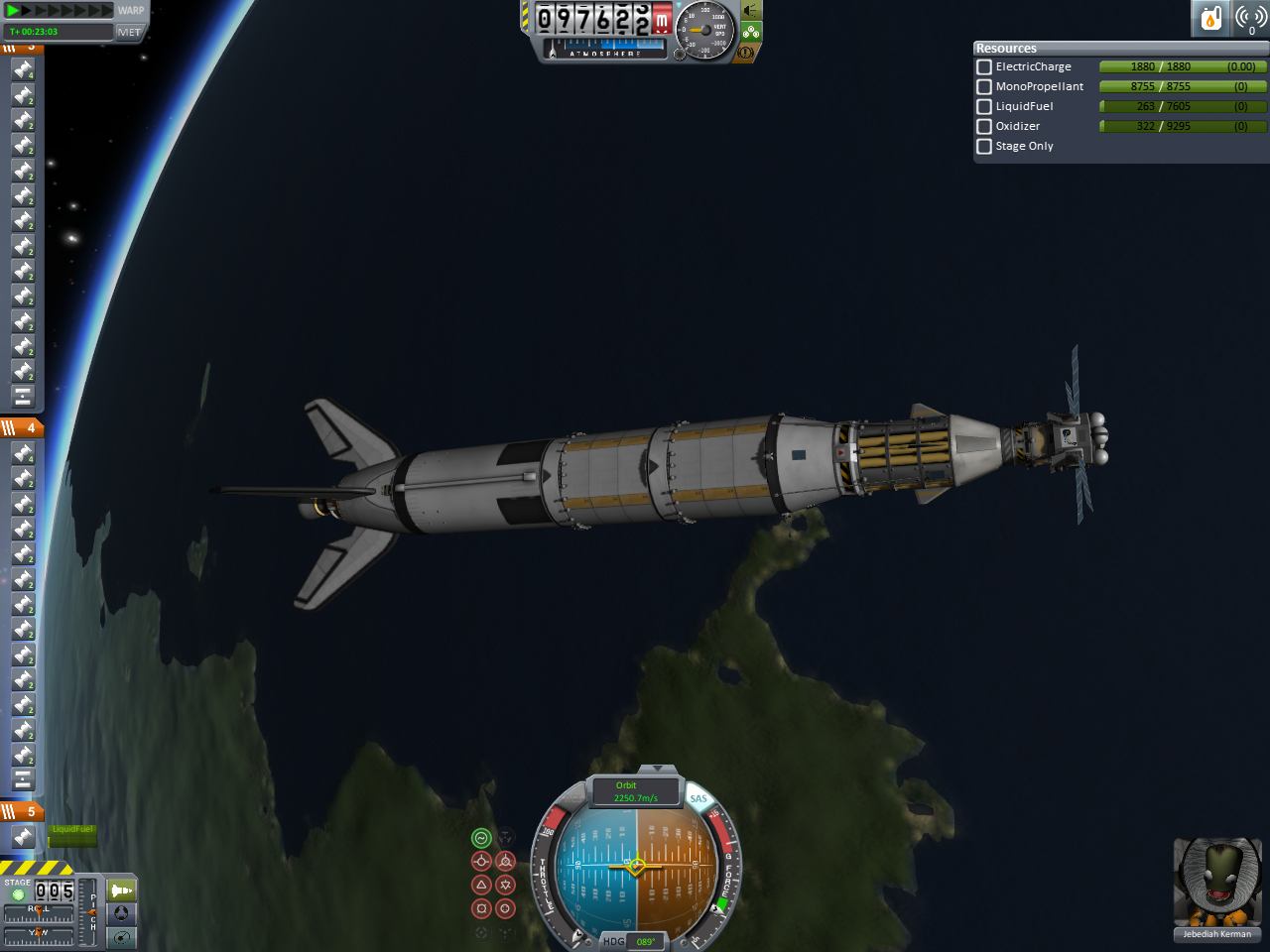Set SAS to the prograde hold icon
The height and width of the screenshot is (952, 1270).
point(481,861)
